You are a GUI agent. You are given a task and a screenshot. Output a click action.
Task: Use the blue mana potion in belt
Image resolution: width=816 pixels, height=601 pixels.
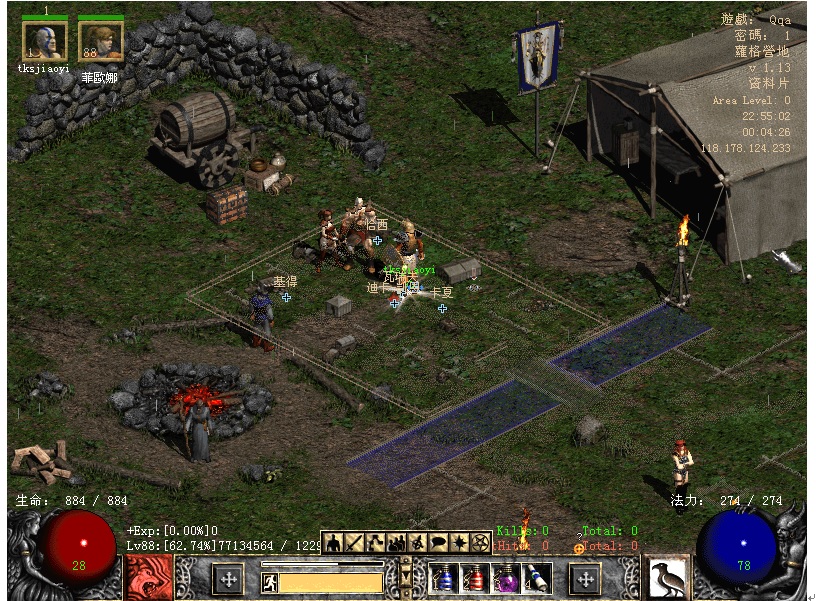(442, 578)
